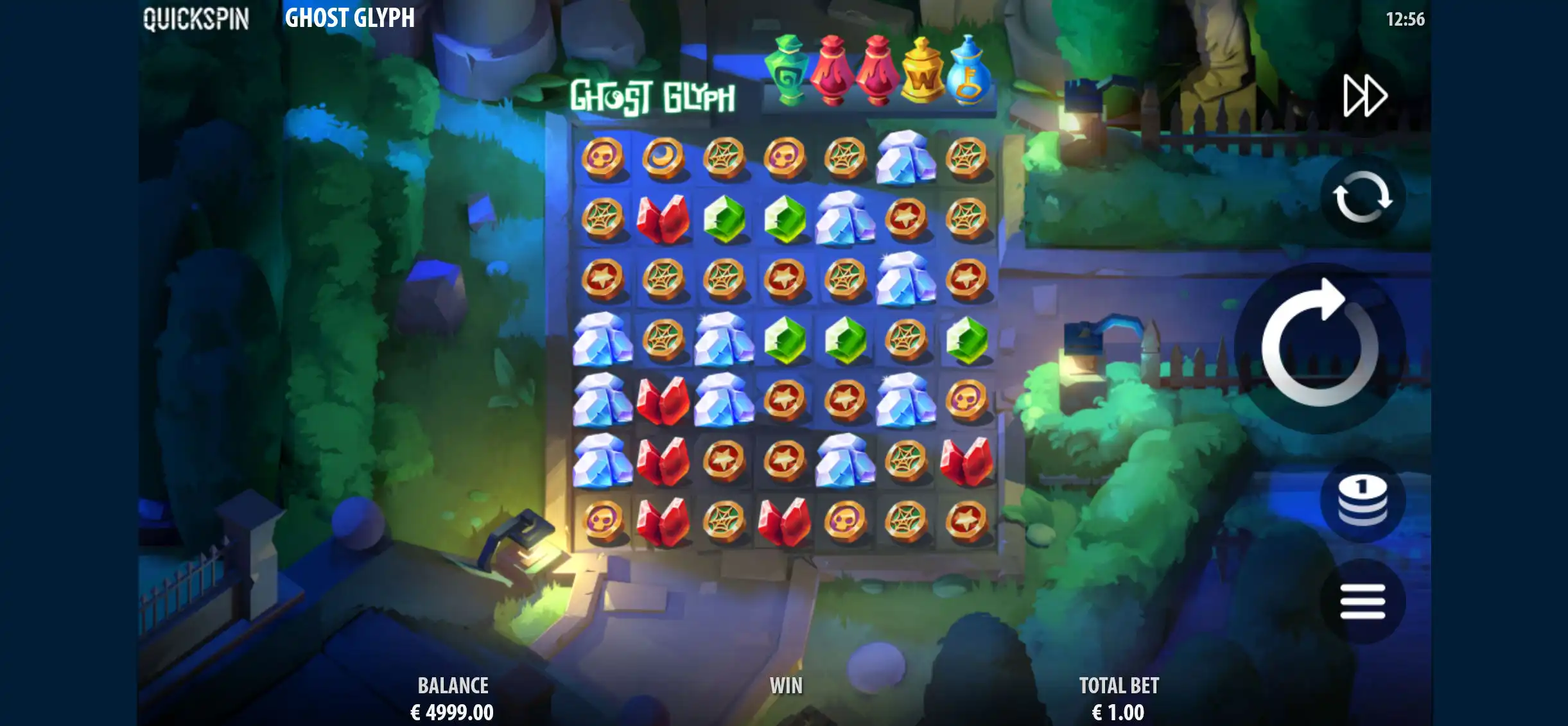
Task: Open the hamburger menu
Action: 1362,601
